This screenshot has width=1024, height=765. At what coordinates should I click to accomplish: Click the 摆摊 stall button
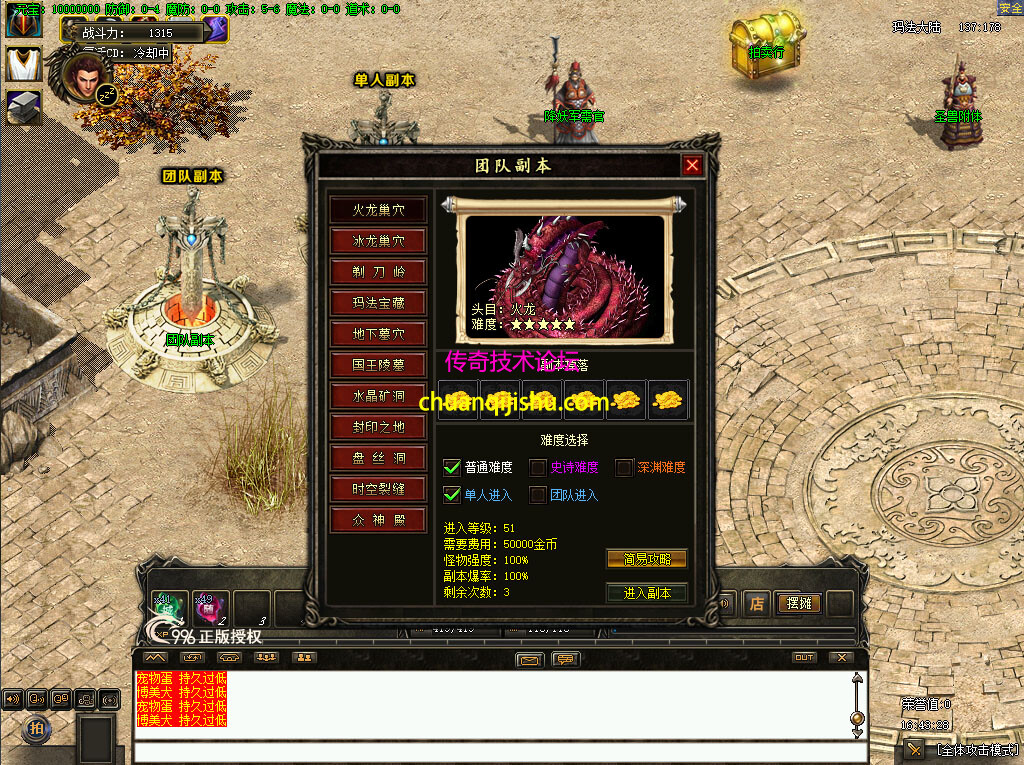[x=799, y=604]
